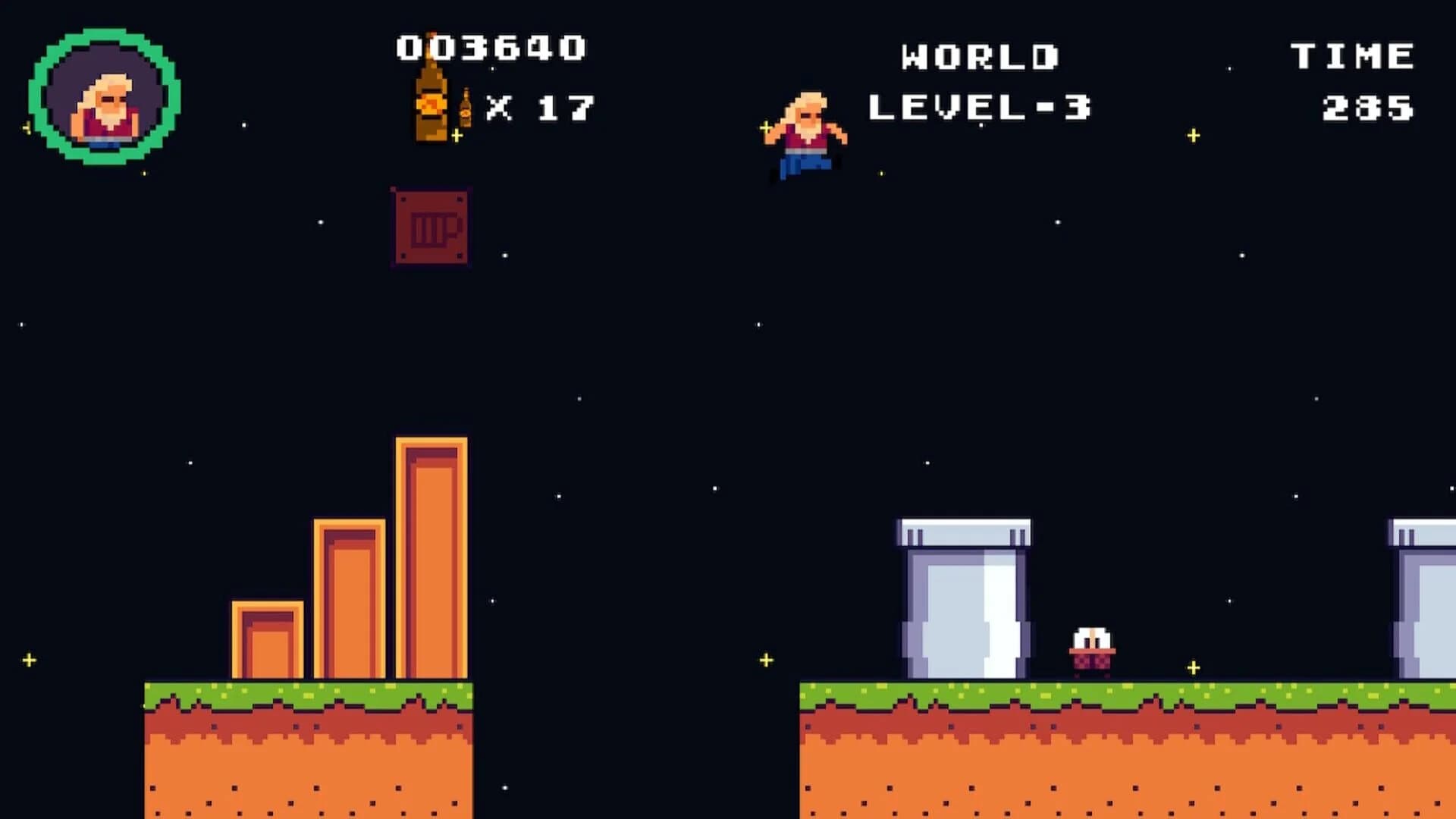Image resolution: width=1456 pixels, height=819 pixels.
Task: Open the WORLD LEVEL-3 label
Action: tap(978, 106)
